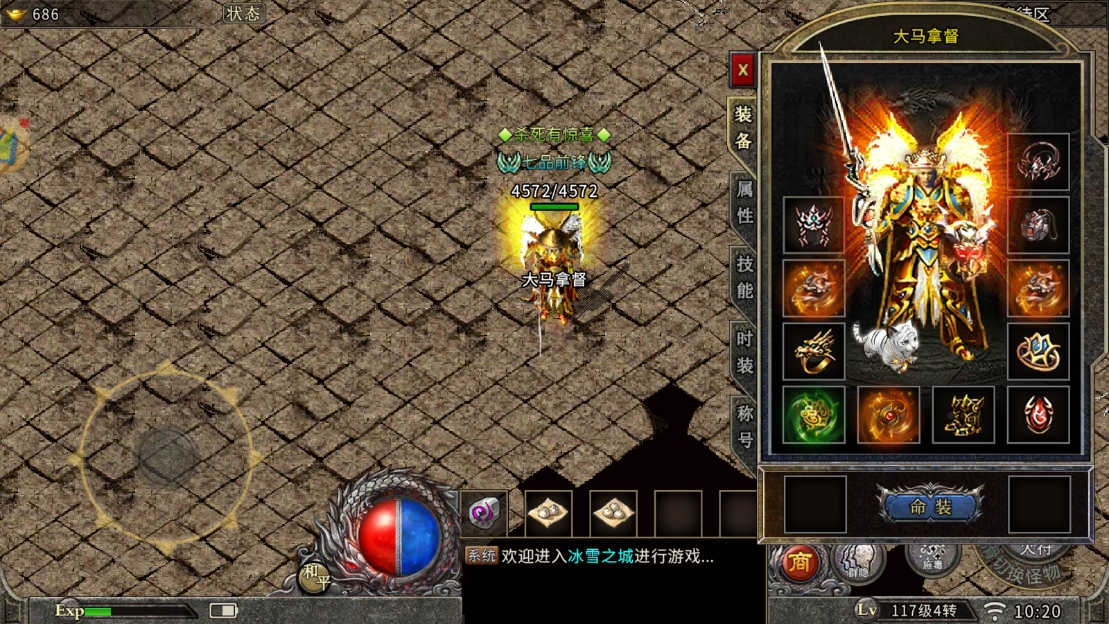The height and width of the screenshot is (624, 1109).
Task: Select the 称号 title tab
Action: click(744, 426)
